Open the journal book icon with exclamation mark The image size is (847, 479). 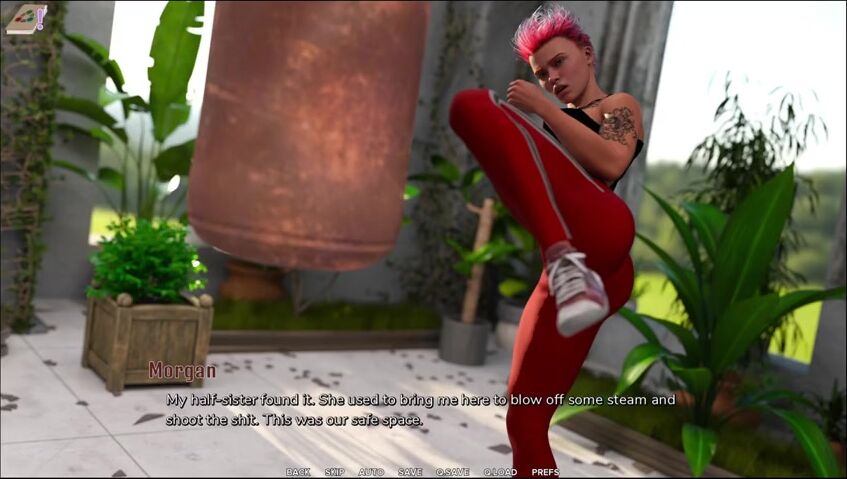point(25,19)
